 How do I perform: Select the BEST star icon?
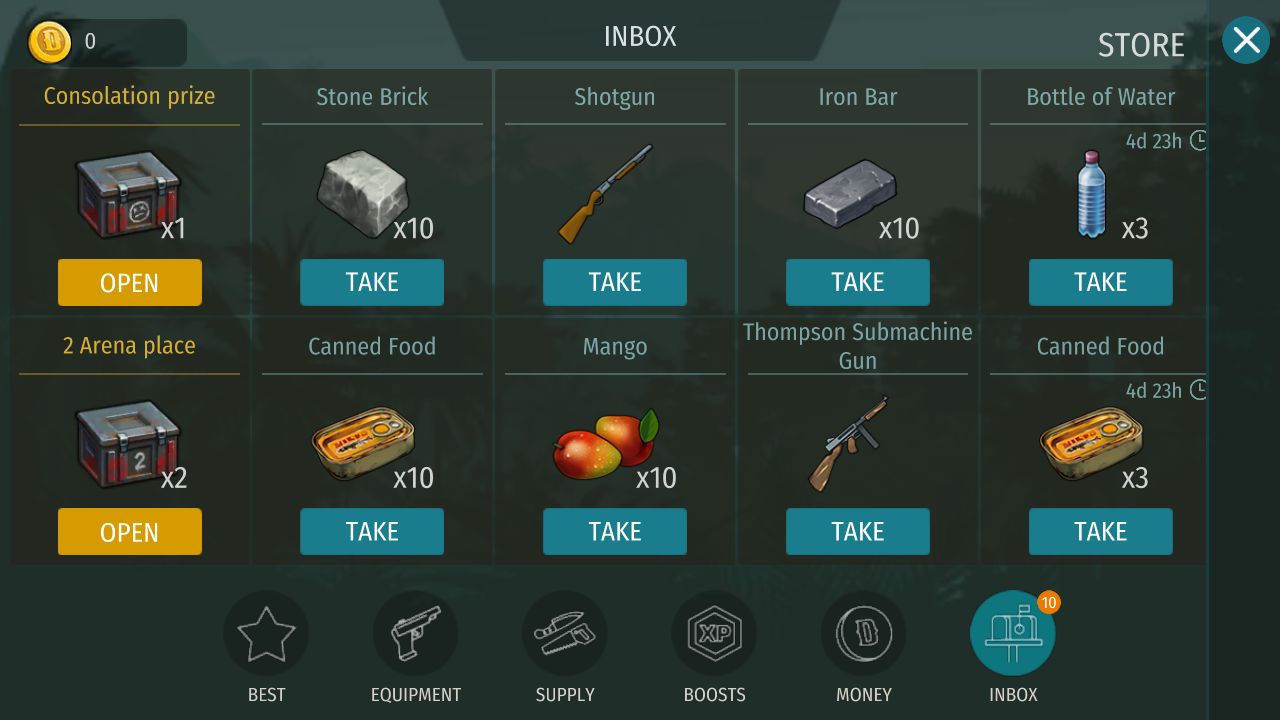pyautogui.click(x=265, y=632)
